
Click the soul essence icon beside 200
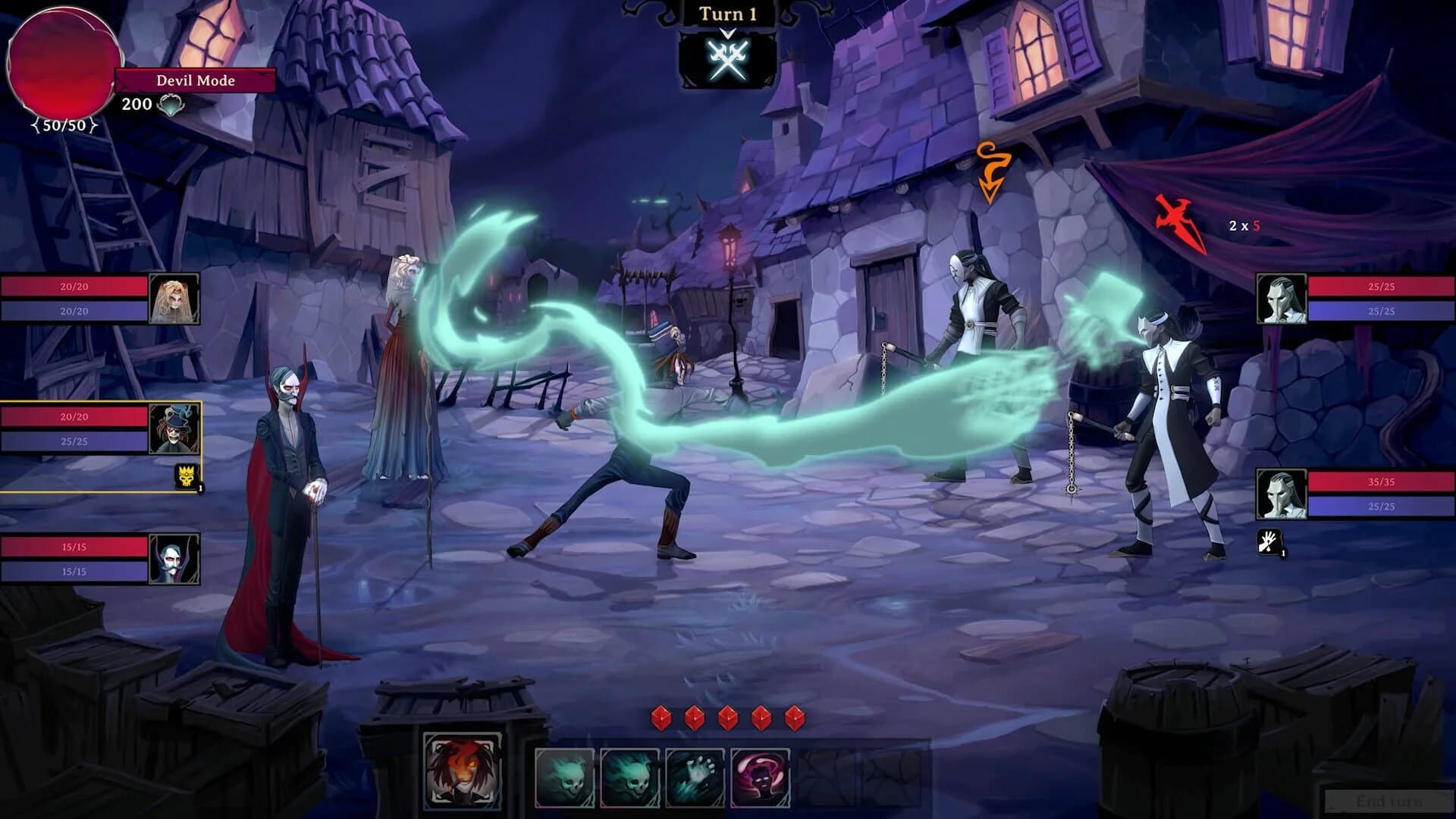pos(168,105)
